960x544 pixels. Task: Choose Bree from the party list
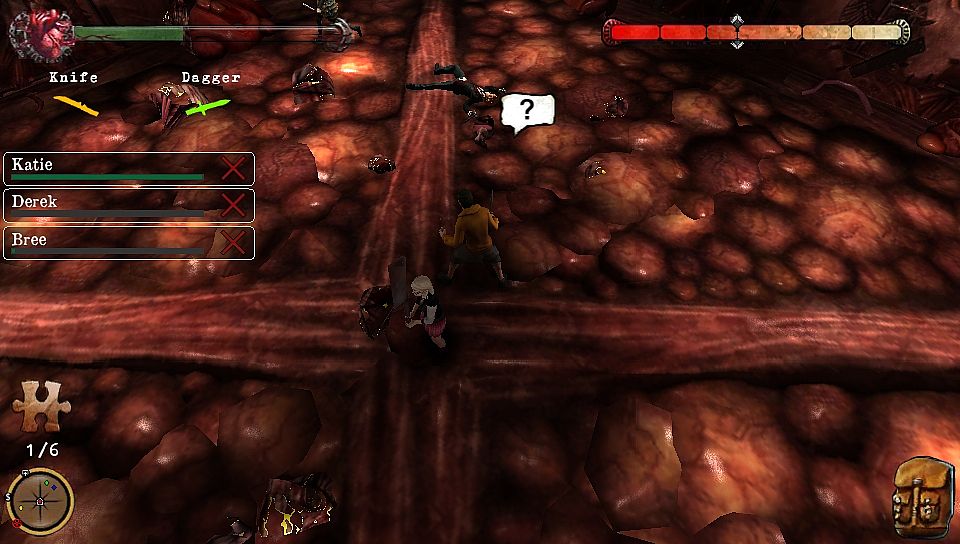pos(110,243)
